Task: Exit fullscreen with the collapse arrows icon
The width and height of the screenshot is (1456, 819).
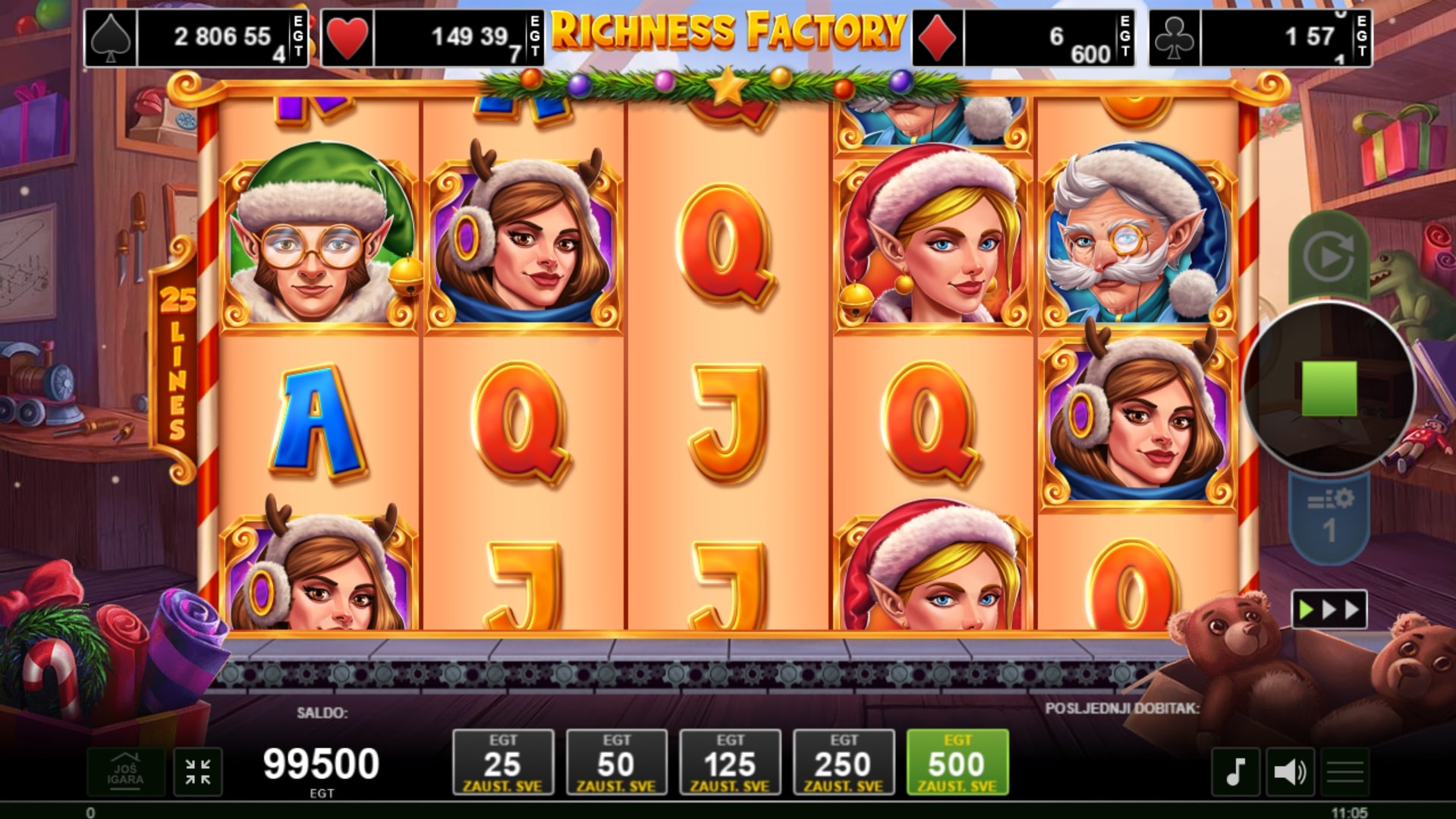Action: 198,772
